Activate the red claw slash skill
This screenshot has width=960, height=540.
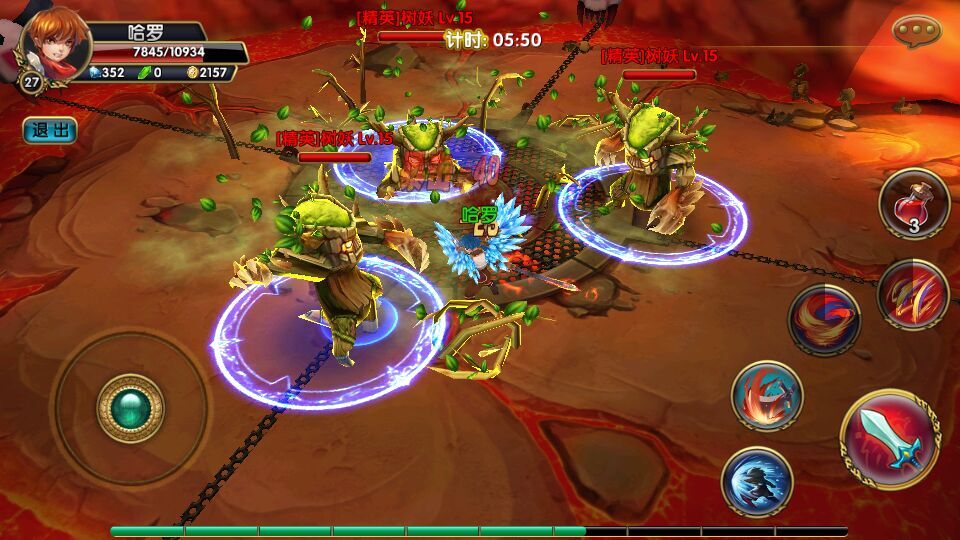[913, 293]
